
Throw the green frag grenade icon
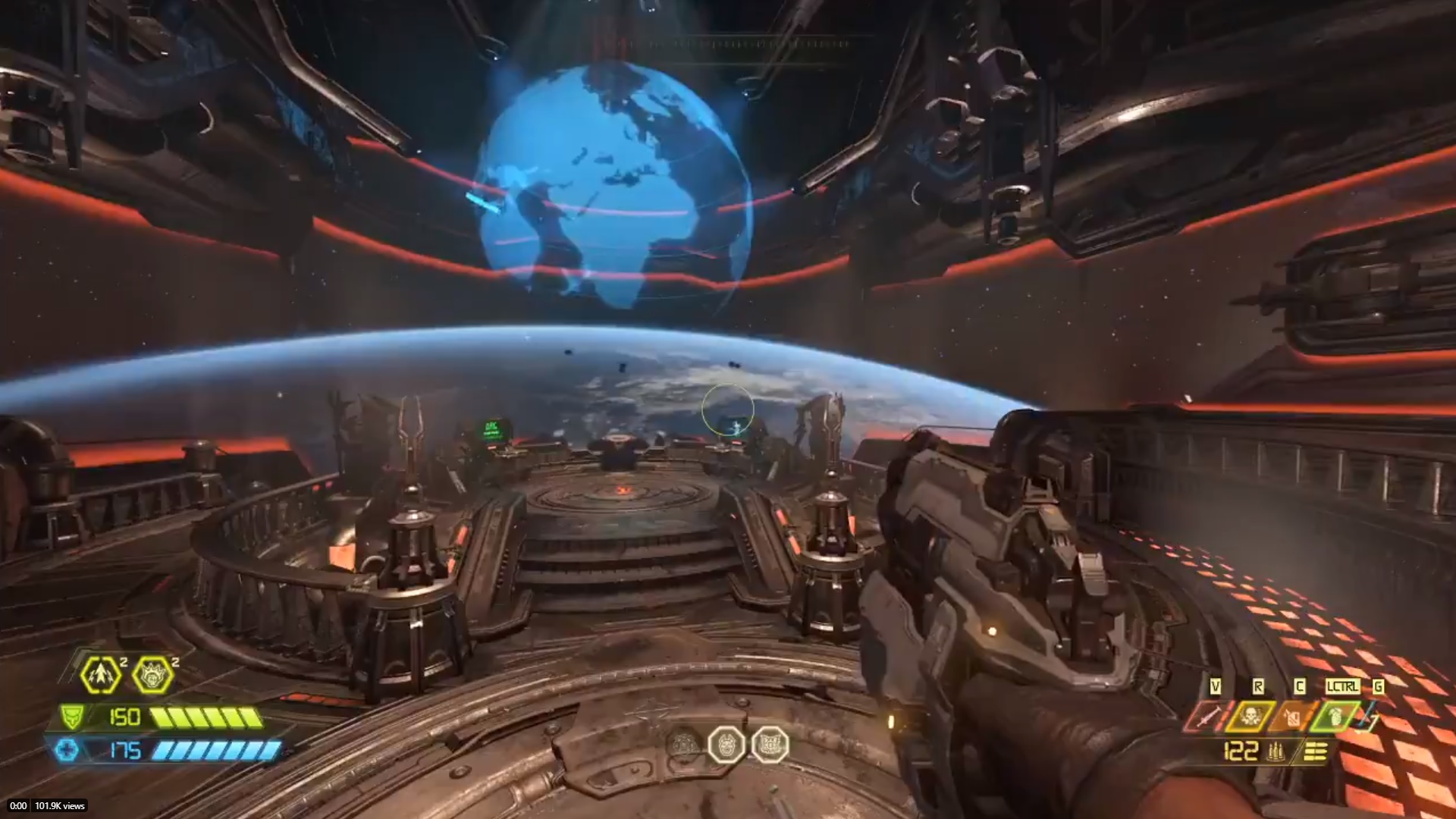(1335, 717)
